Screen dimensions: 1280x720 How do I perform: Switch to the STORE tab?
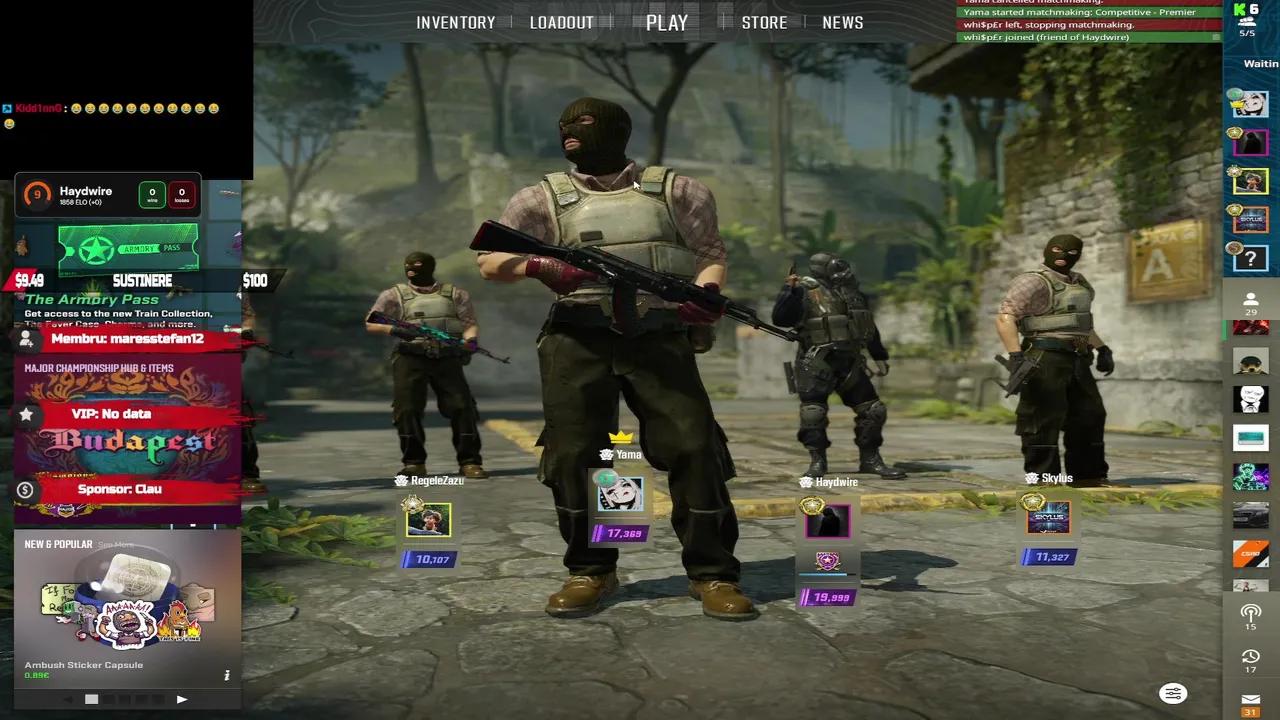pos(765,22)
